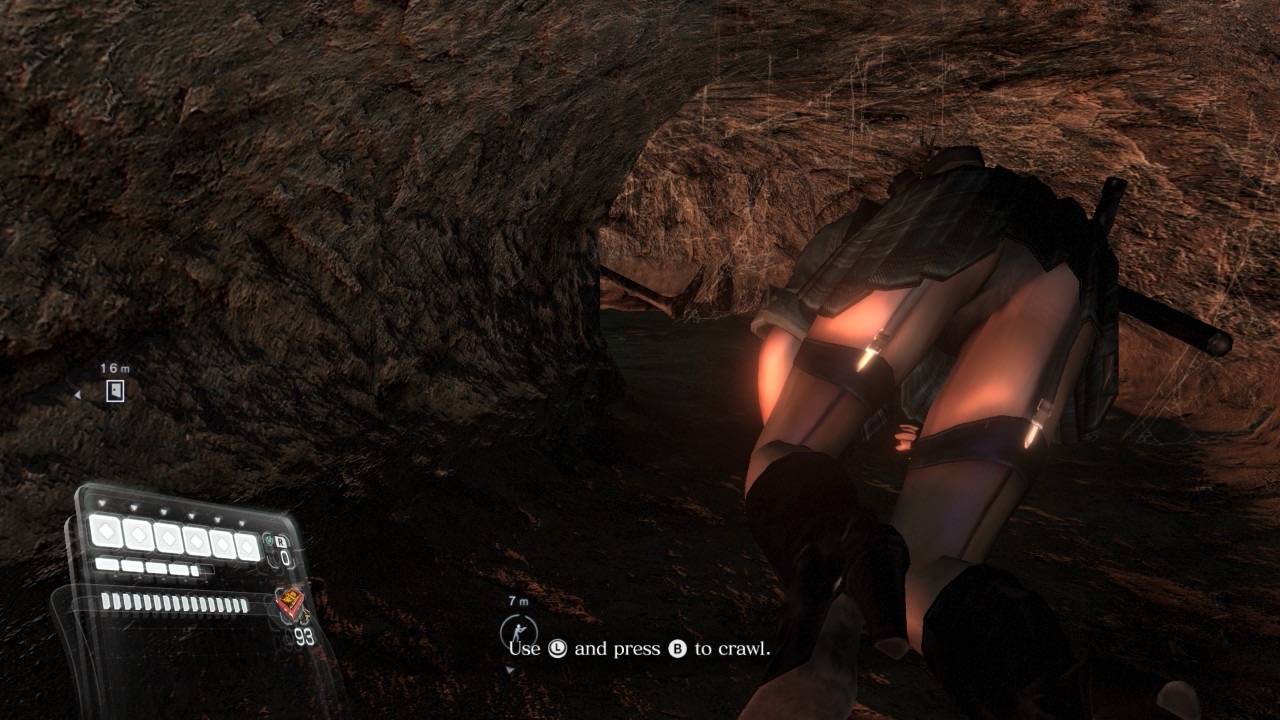Select the partner location marker icon
The width and height of the screenshot is (1280, 720).
[518, 630]
